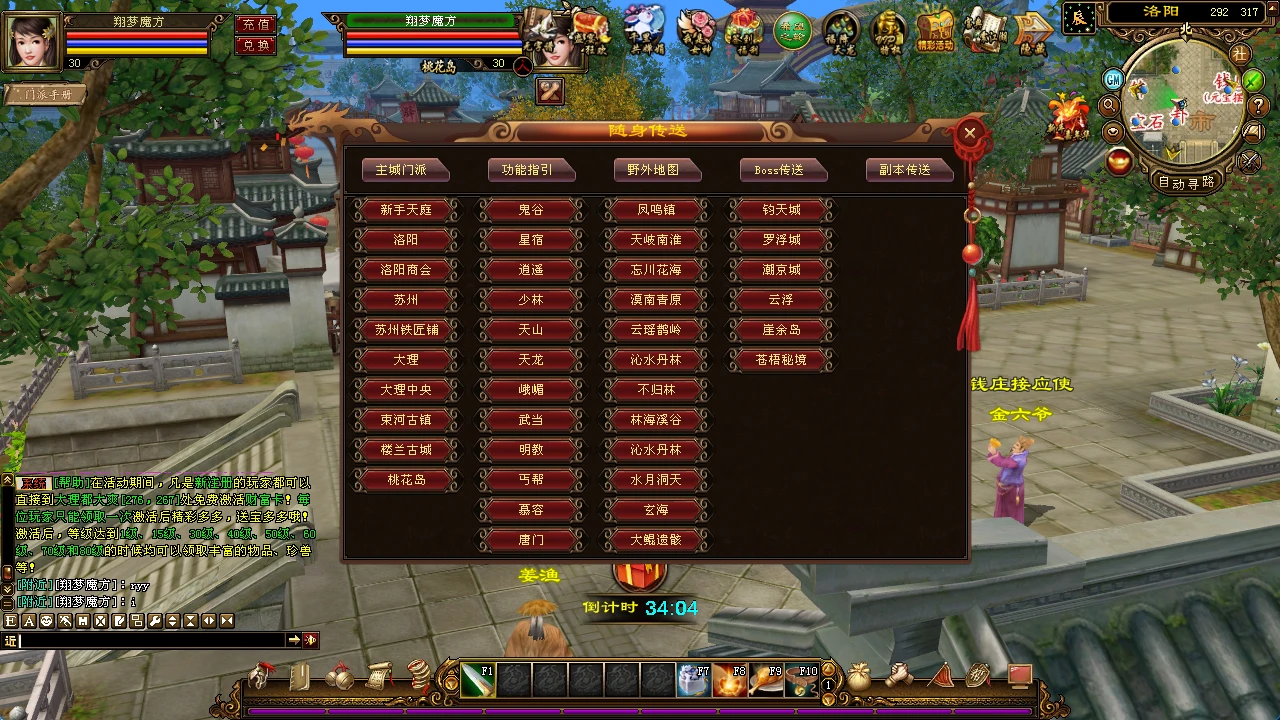Choose the 苍梧秘境 destination
The width and height of the screenshot is (1280, 720).
click(x=781, y=360)
